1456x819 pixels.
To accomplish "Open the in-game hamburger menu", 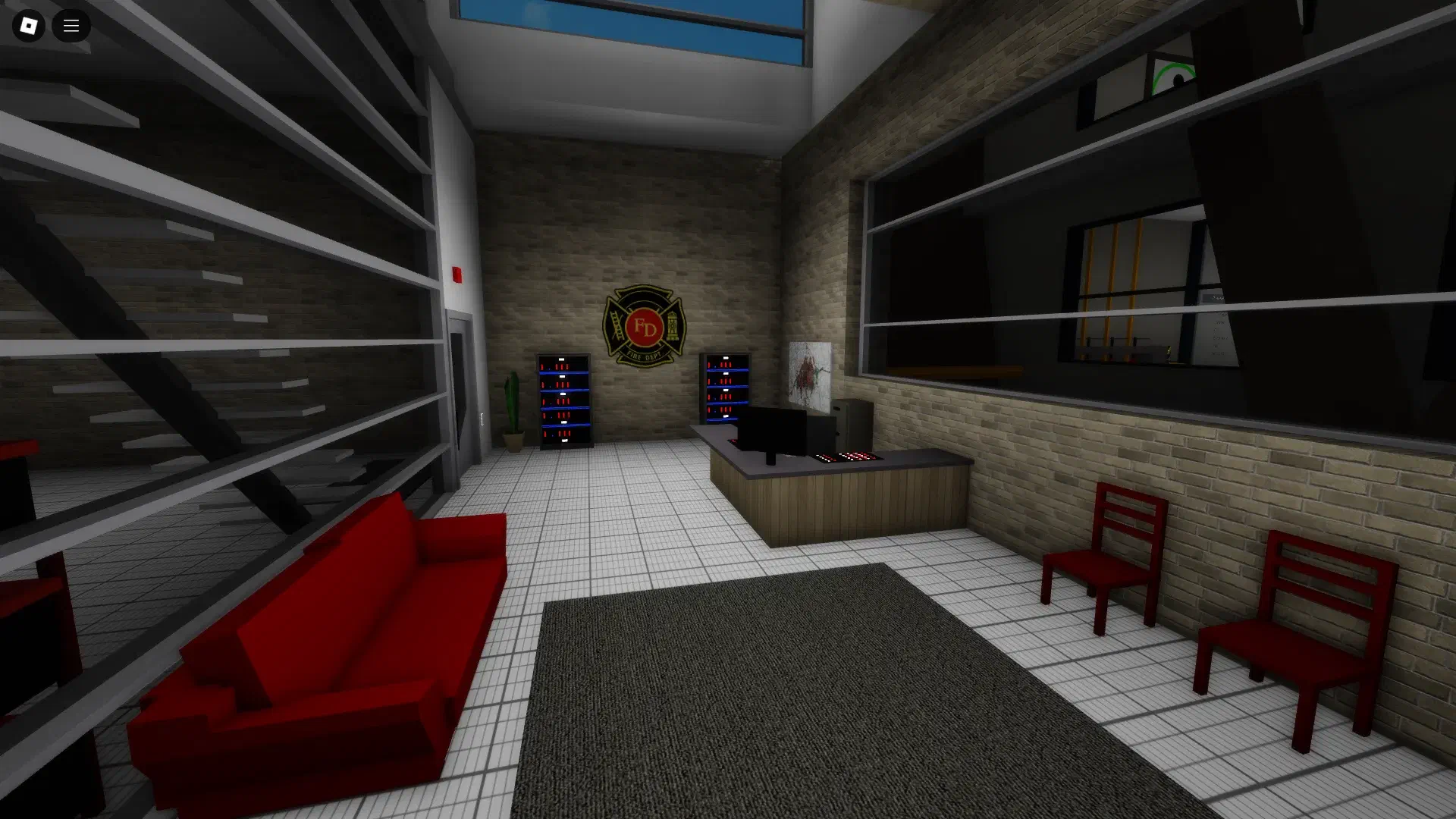I will 71,26.
